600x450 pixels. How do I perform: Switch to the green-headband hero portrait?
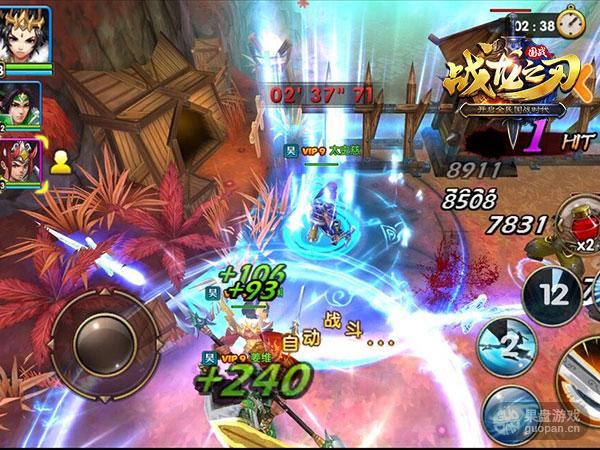coord(22,102)
